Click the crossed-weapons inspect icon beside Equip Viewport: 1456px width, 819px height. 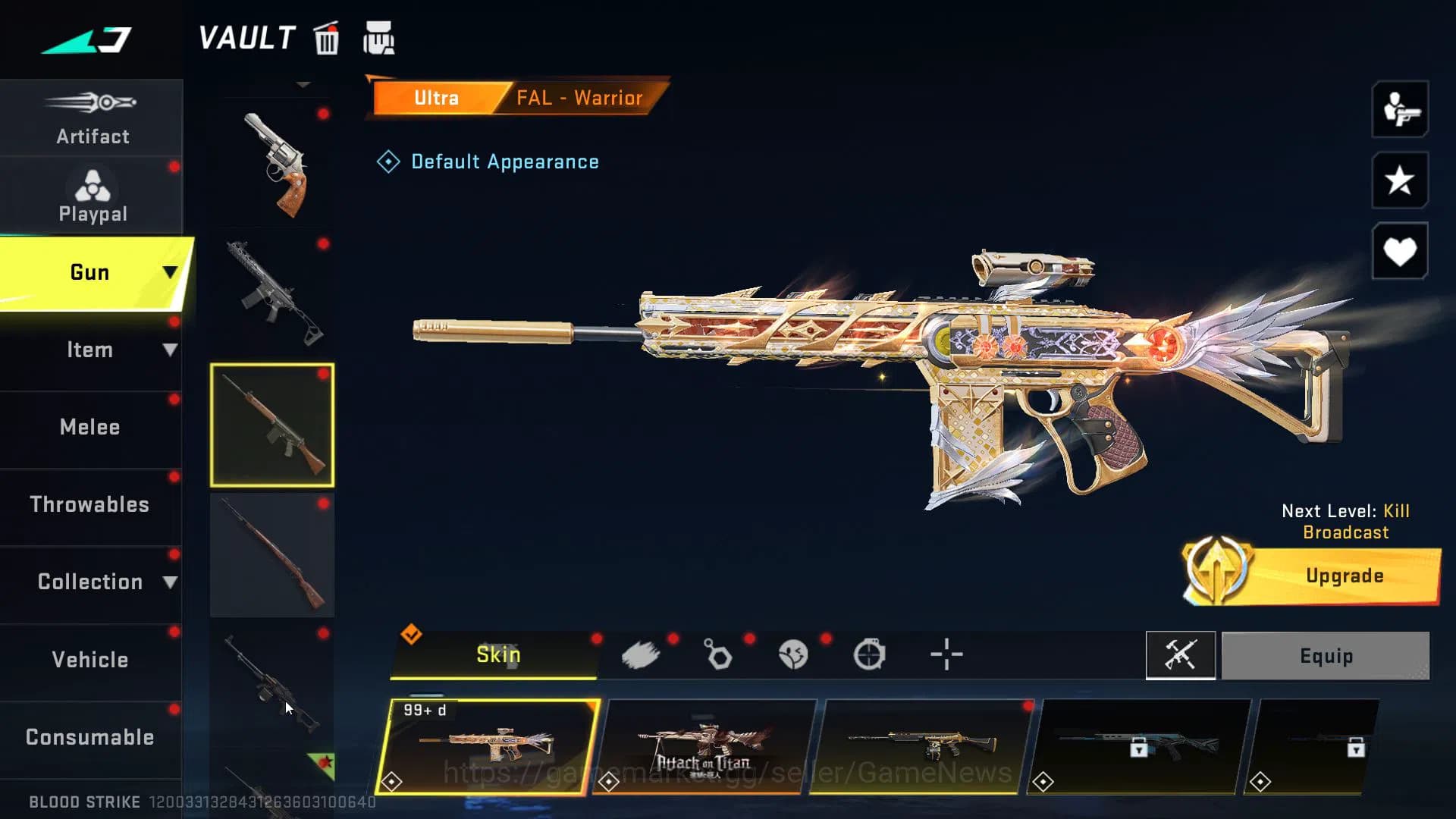tap(1181, 655)
